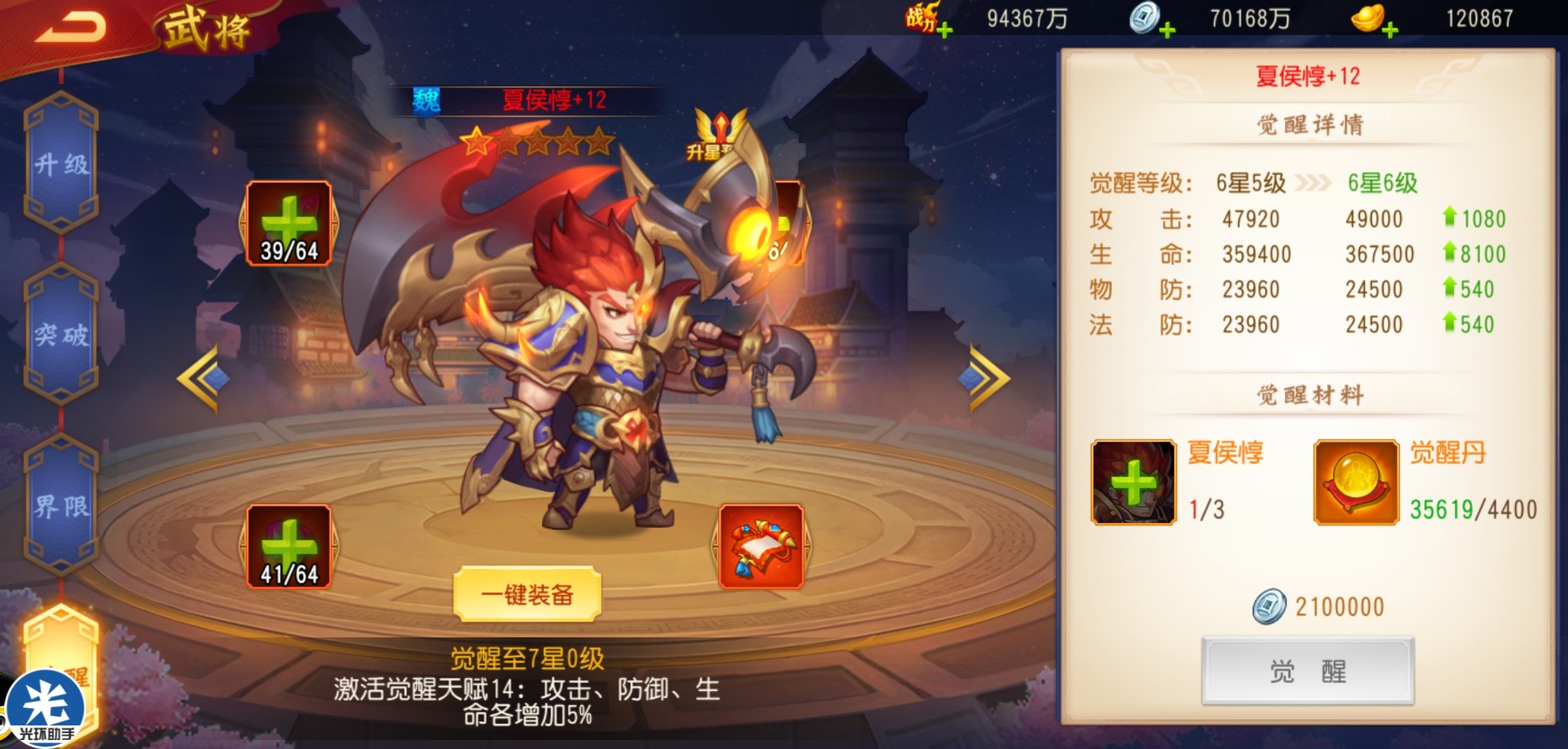
Task: Add 夏侯惇 hero material
Action: coord(1133,482)
